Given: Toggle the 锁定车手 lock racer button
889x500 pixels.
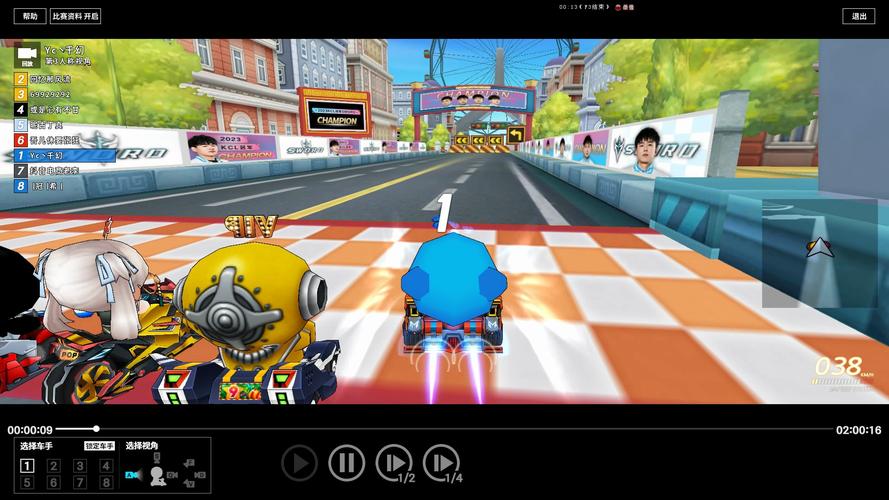Looking at the screenshot, I should pyautogui.click(x=100, y=446).
